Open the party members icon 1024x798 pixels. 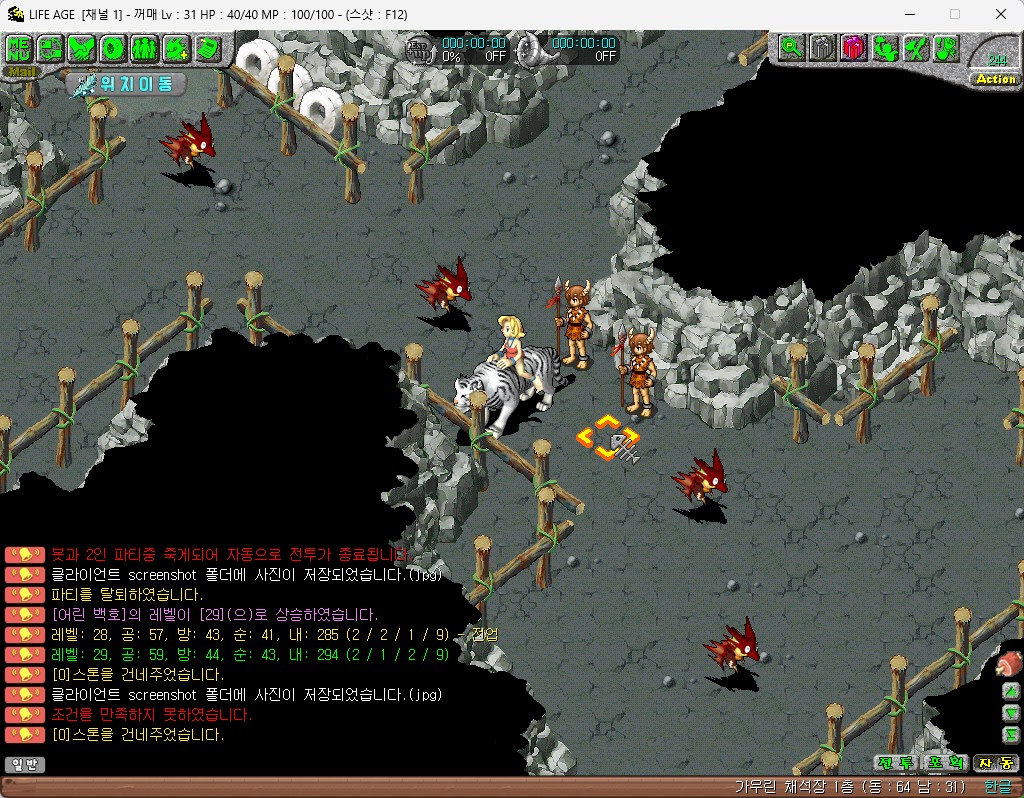tap(144, 47)
